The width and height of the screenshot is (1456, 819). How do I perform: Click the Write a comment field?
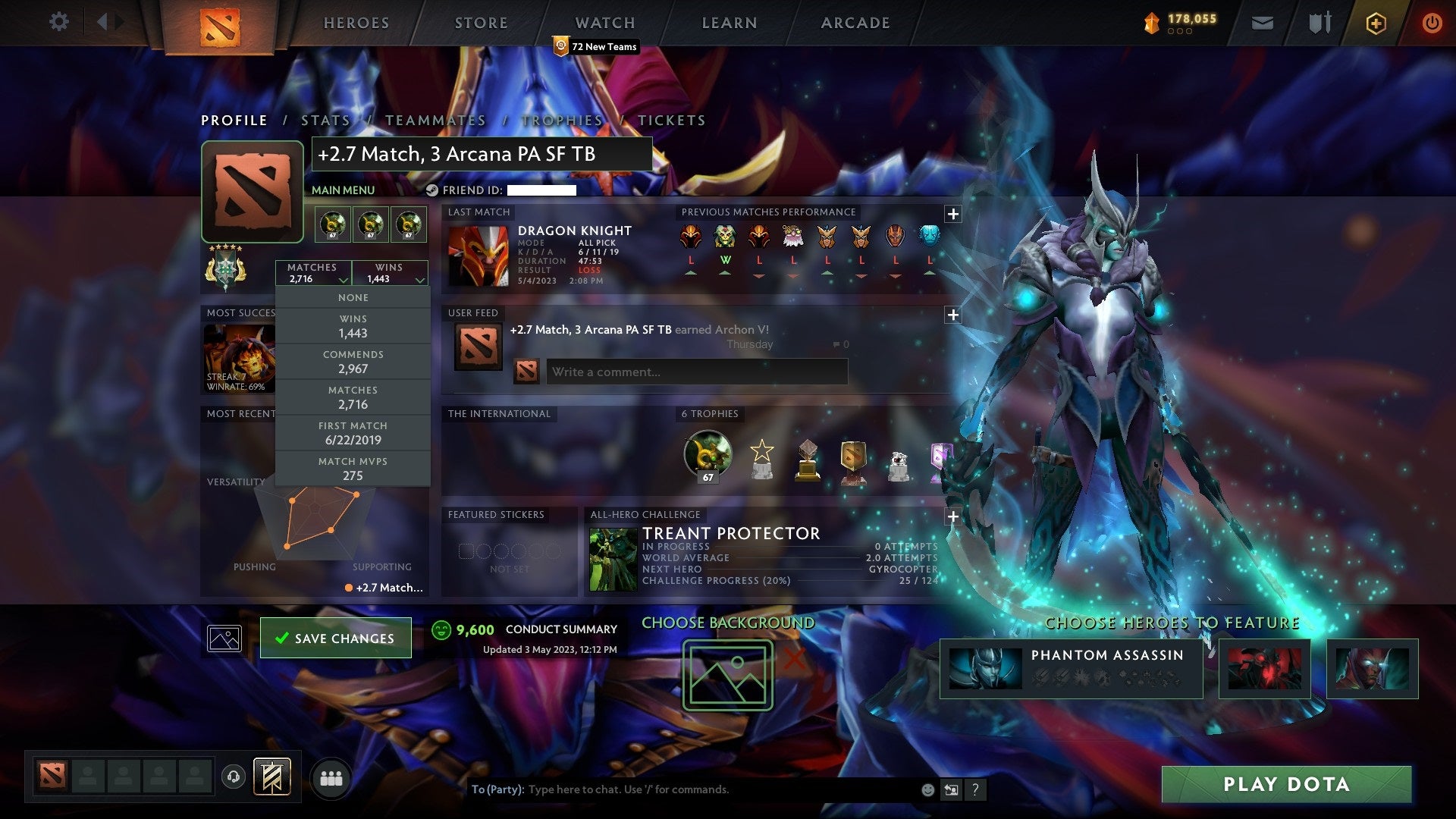(x=696, y=372)
